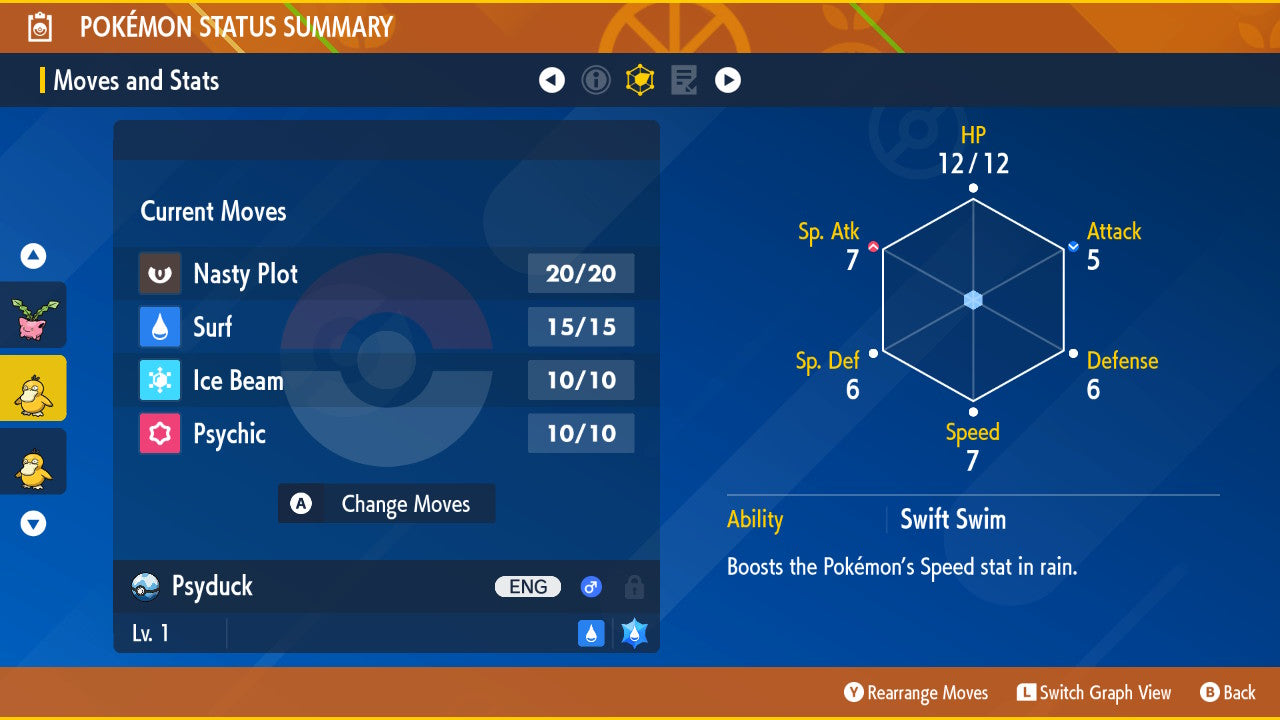Select the Hoppip party thumbnail
This screenshot has height=720, width=1280.
click(33, 315)
